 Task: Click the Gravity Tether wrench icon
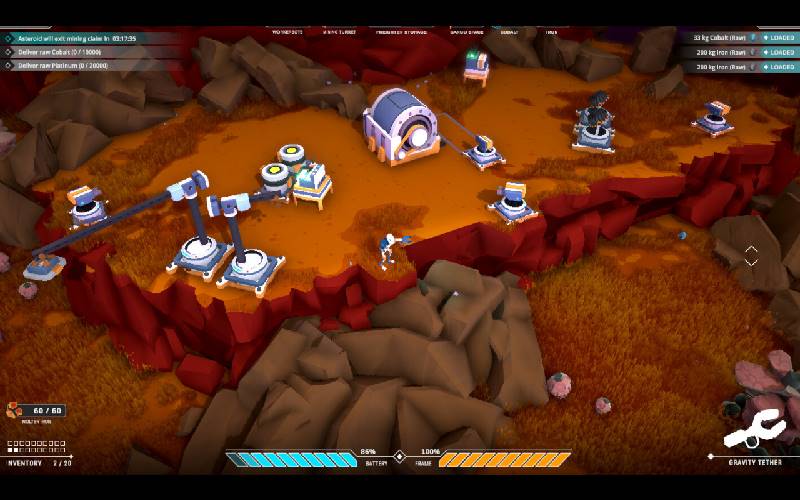(x=754, y=430)
